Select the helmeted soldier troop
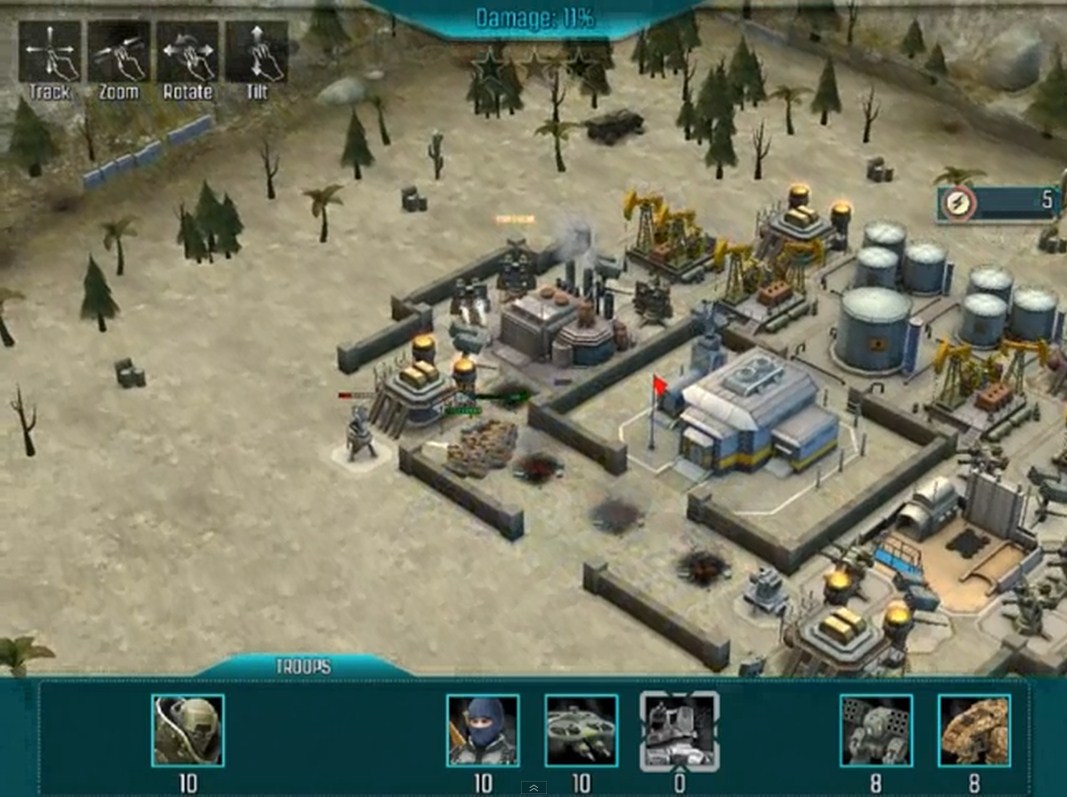Image resolution: width=1067 pixels, height=797 pixels. (188, 730)
